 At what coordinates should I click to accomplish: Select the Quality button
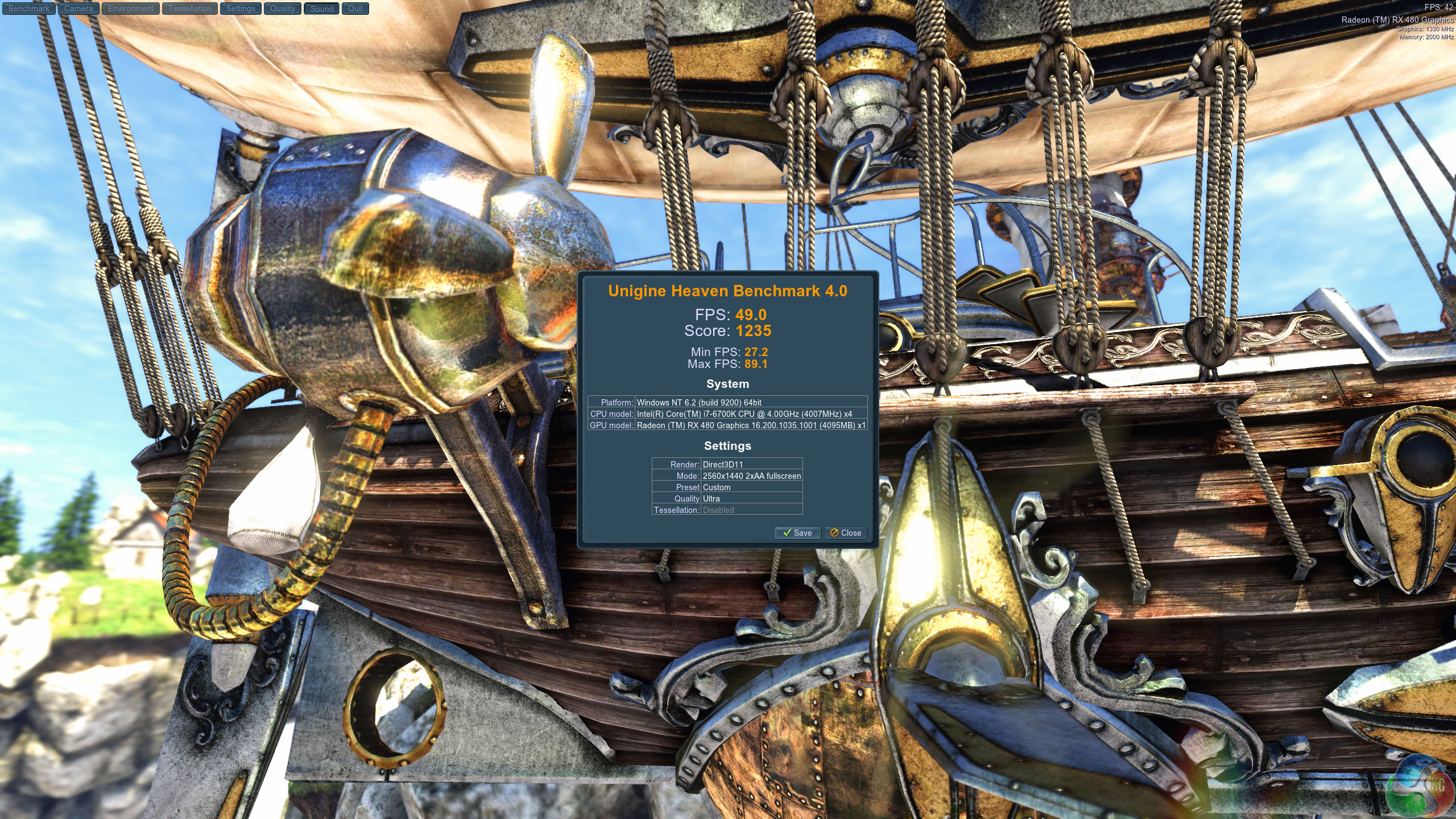(283, 9)
